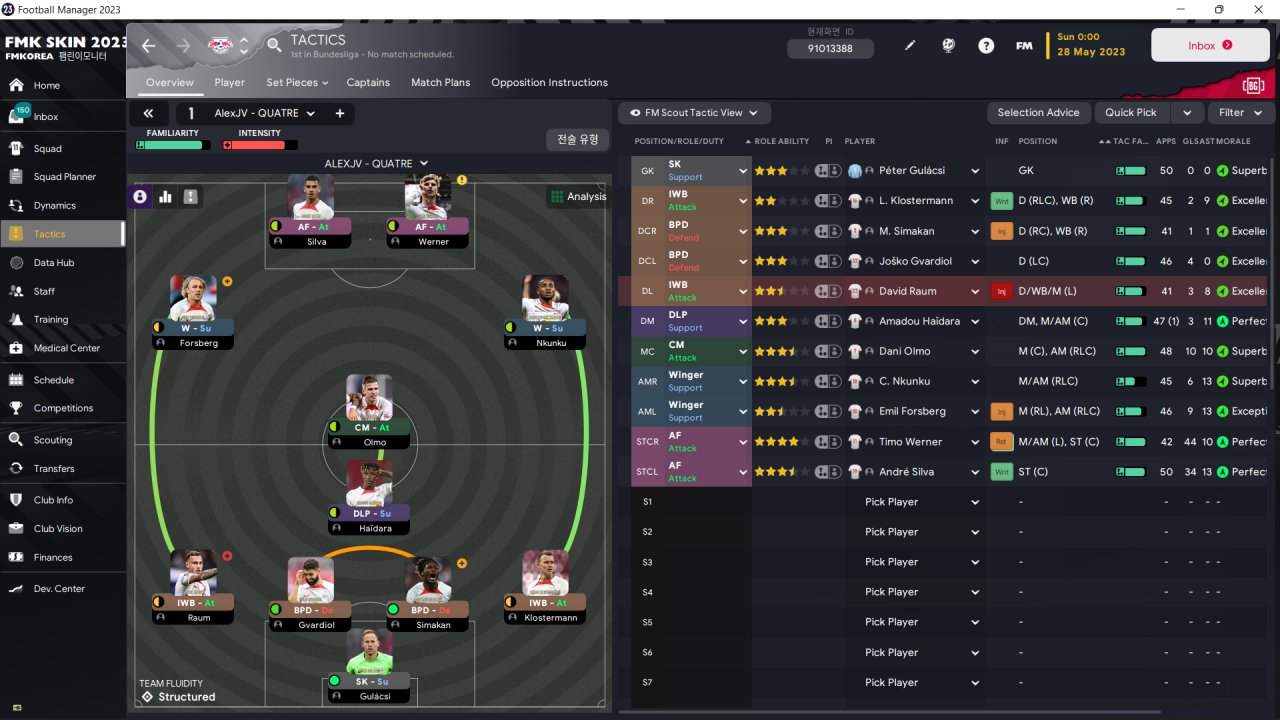Open the Finances section
Viewport: 1280px width, 720px height.
tap(53, 557)
